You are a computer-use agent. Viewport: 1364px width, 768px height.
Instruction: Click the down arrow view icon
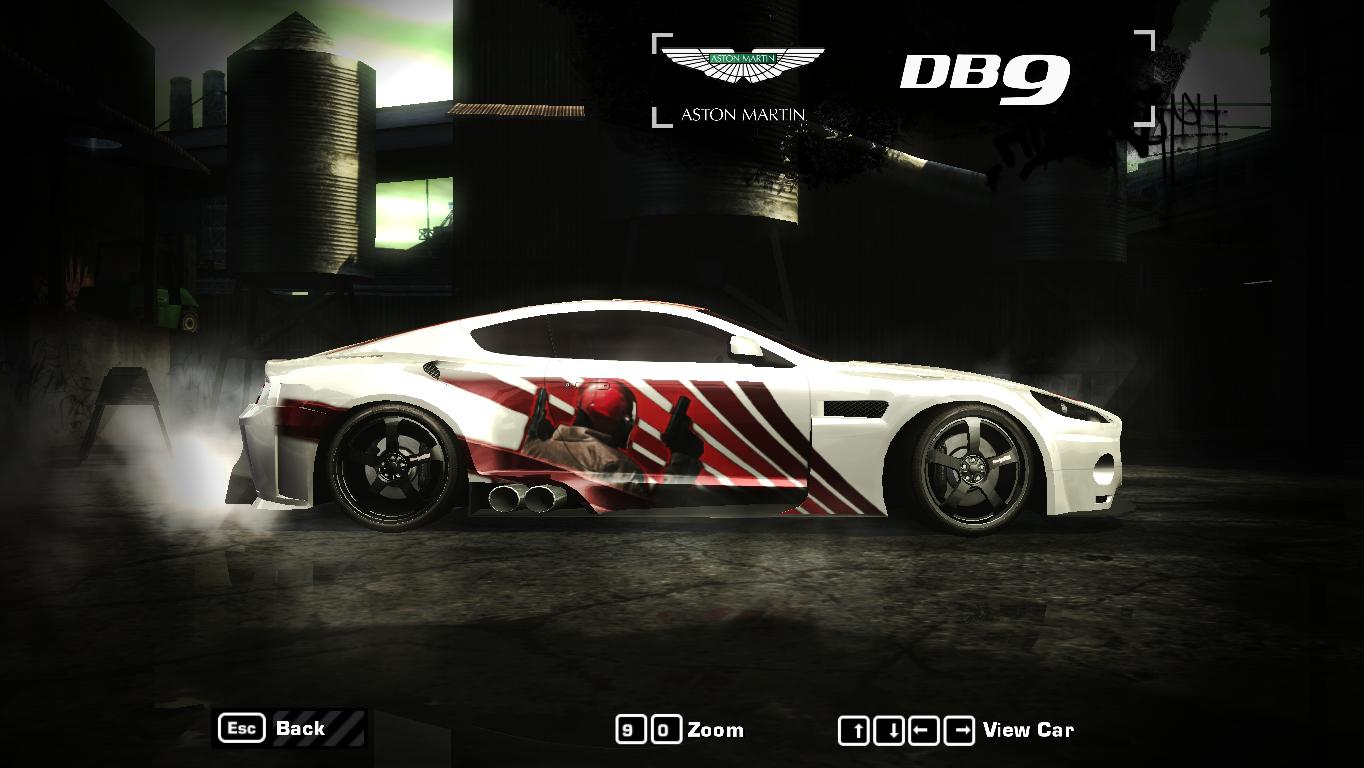pos(889,729)
